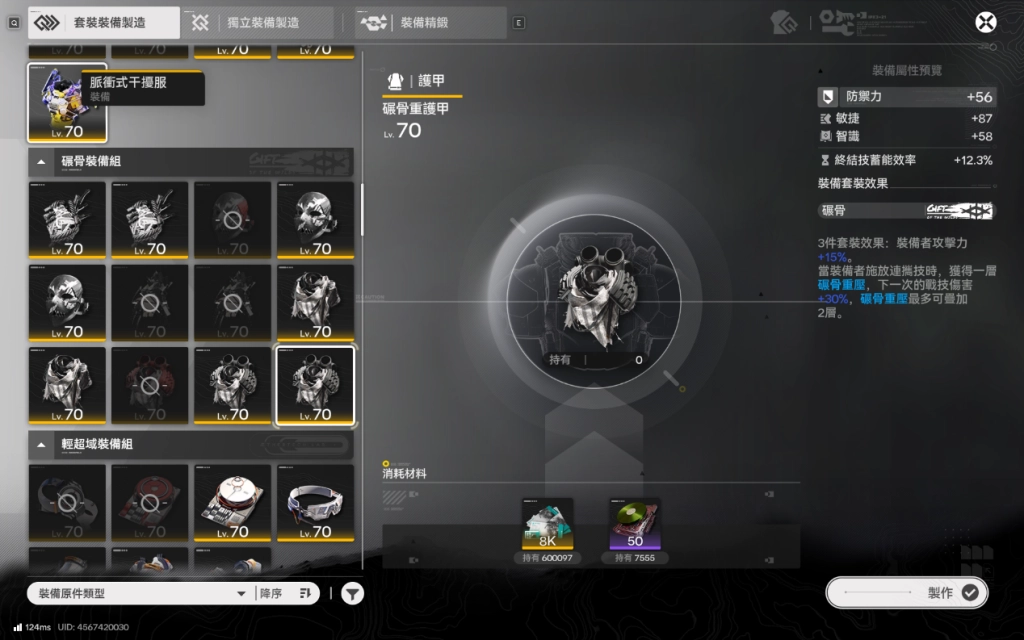The width and height of the screenshot is (1024, 640).
Task: Select the white-red drum gear item
Action: pyautogui.click(x=233, y=502)
